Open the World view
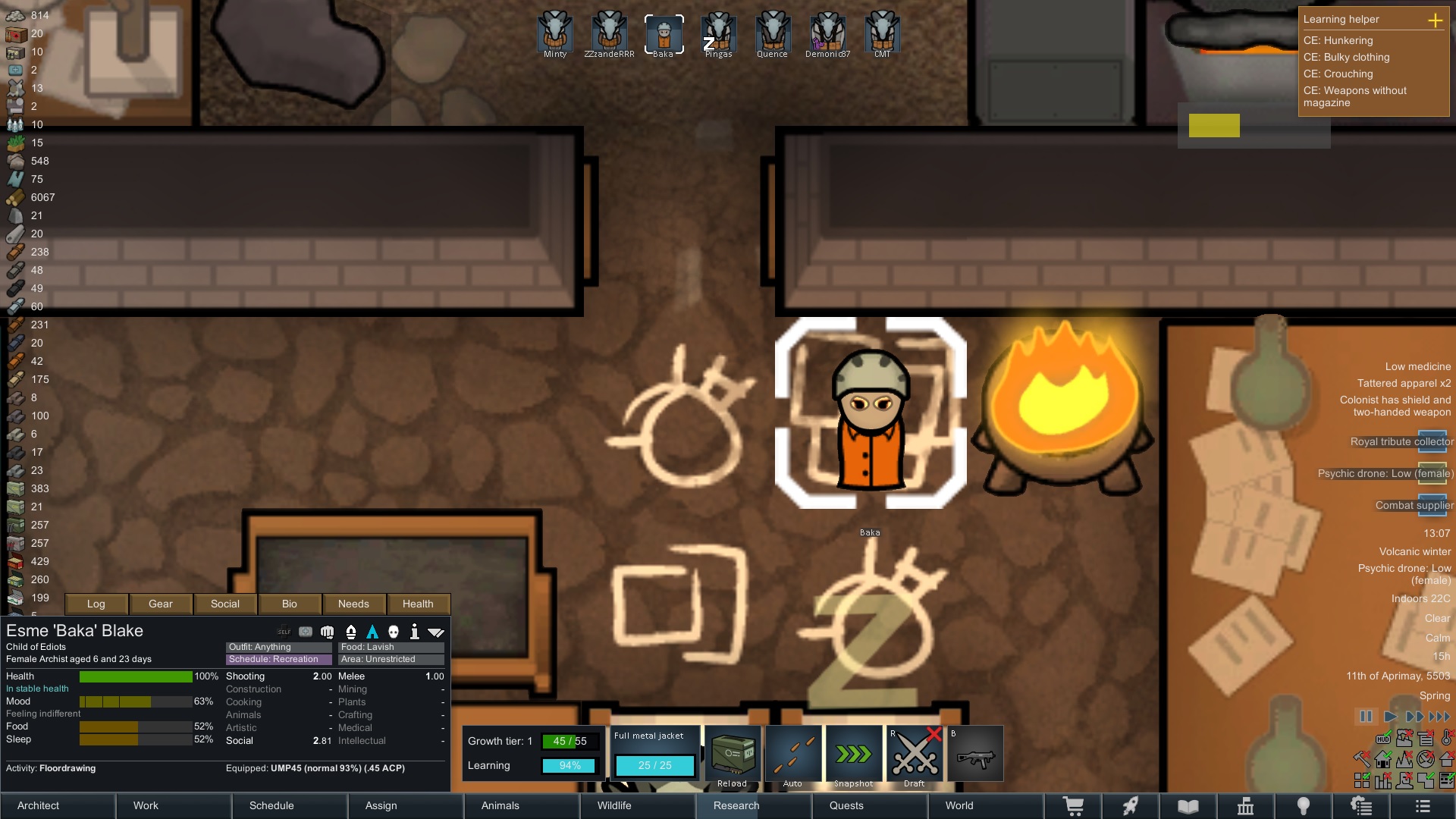 (986, 805)
